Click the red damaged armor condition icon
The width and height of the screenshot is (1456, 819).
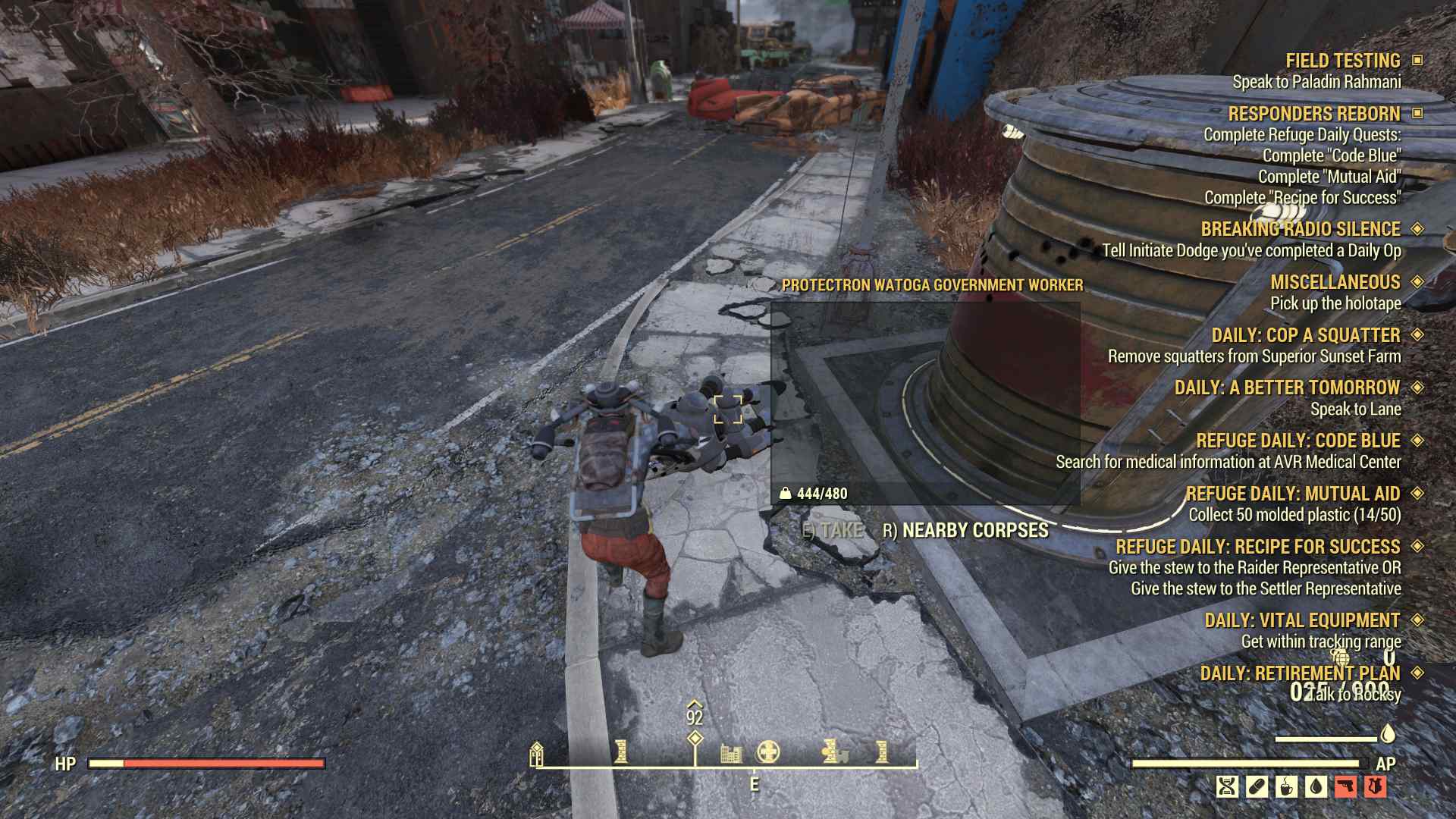[1376, 787]
